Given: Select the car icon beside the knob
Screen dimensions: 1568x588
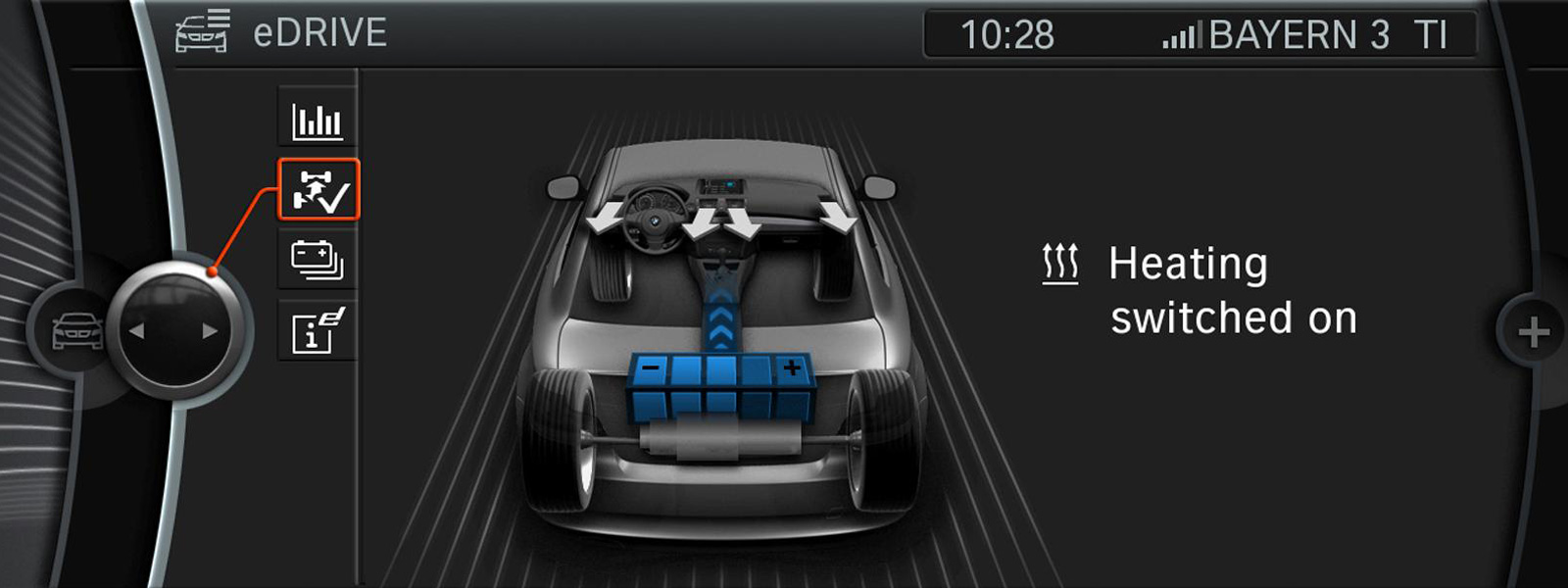Looking at the screenshot, I should click(76, 330).
